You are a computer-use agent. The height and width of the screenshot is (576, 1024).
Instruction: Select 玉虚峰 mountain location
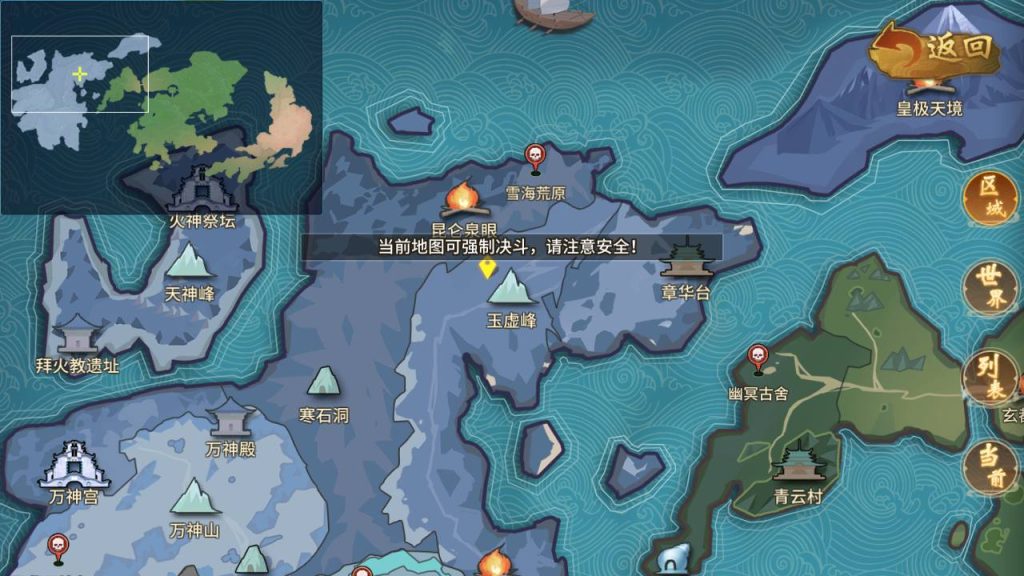512,290
